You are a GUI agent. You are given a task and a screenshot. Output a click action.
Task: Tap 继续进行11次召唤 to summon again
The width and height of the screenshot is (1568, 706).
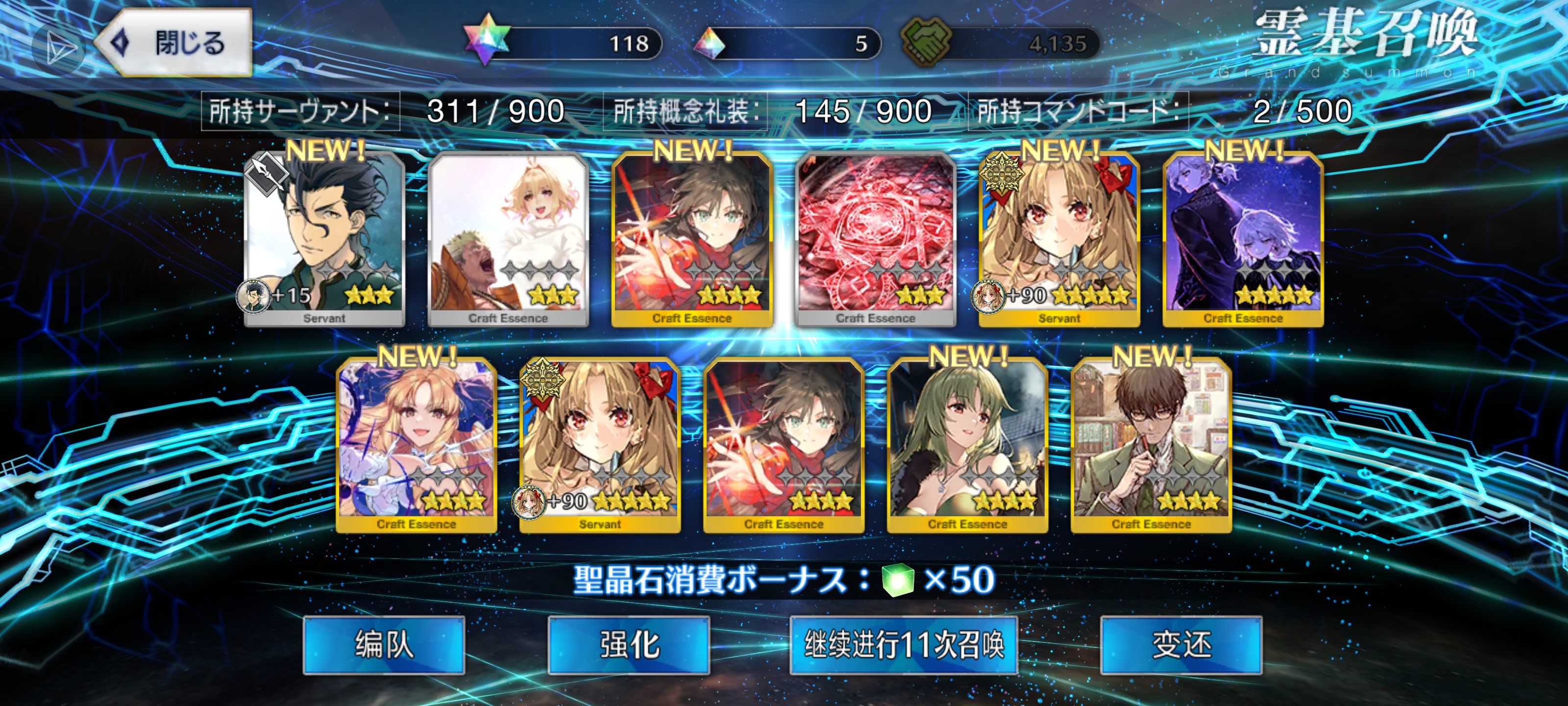tap(903, 645)
